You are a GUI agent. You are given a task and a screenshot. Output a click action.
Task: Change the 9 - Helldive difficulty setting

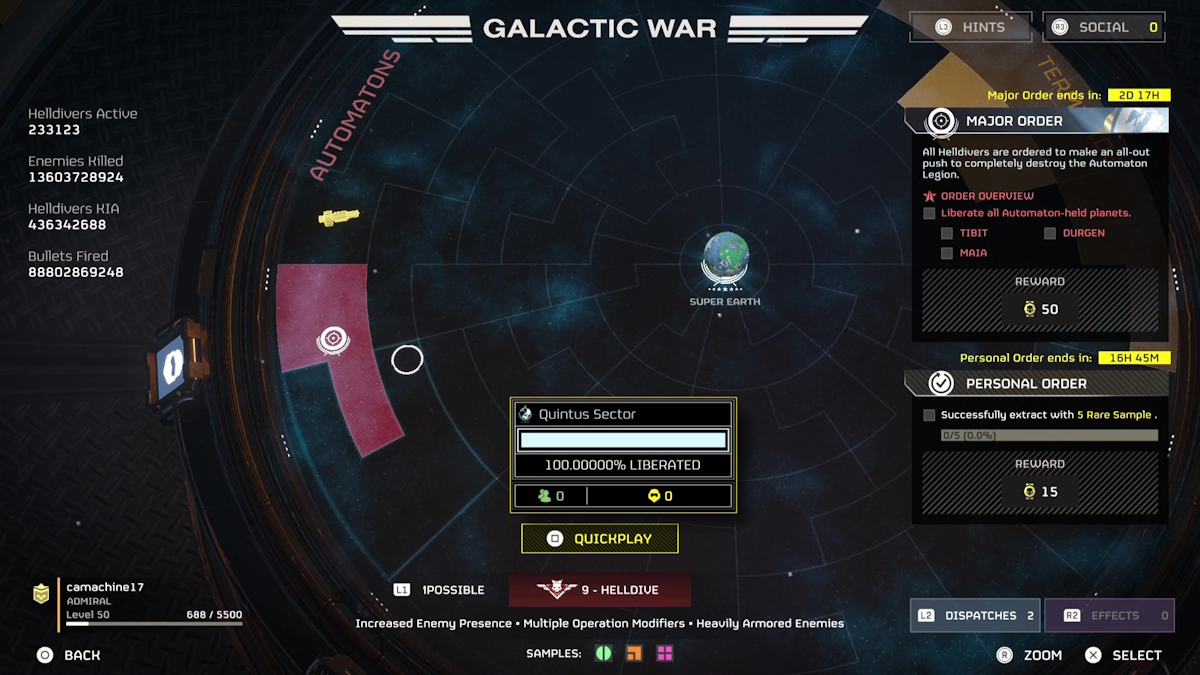600,590
